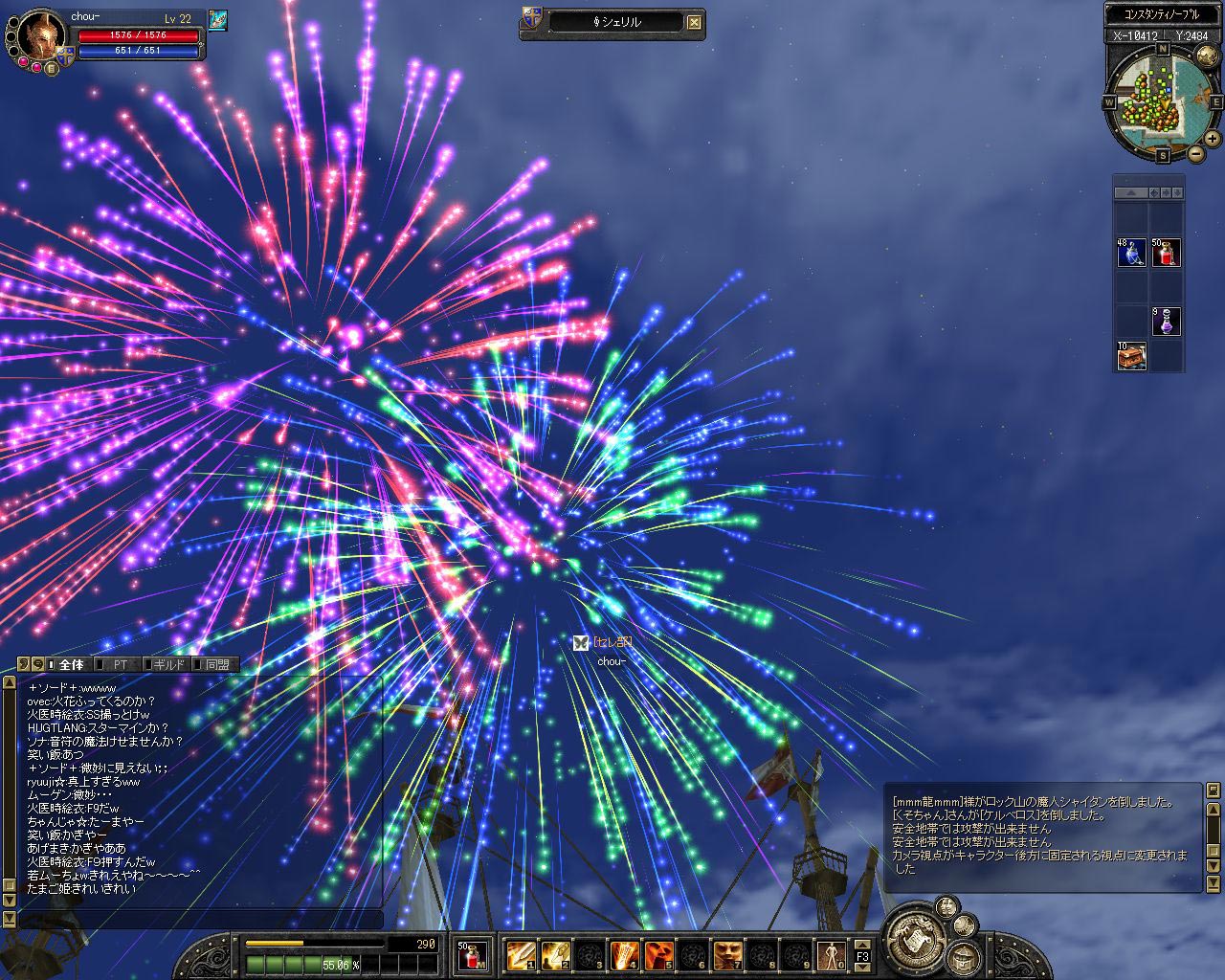Use the purple potion flask

pyautogui.click(x=1166, y=322)
